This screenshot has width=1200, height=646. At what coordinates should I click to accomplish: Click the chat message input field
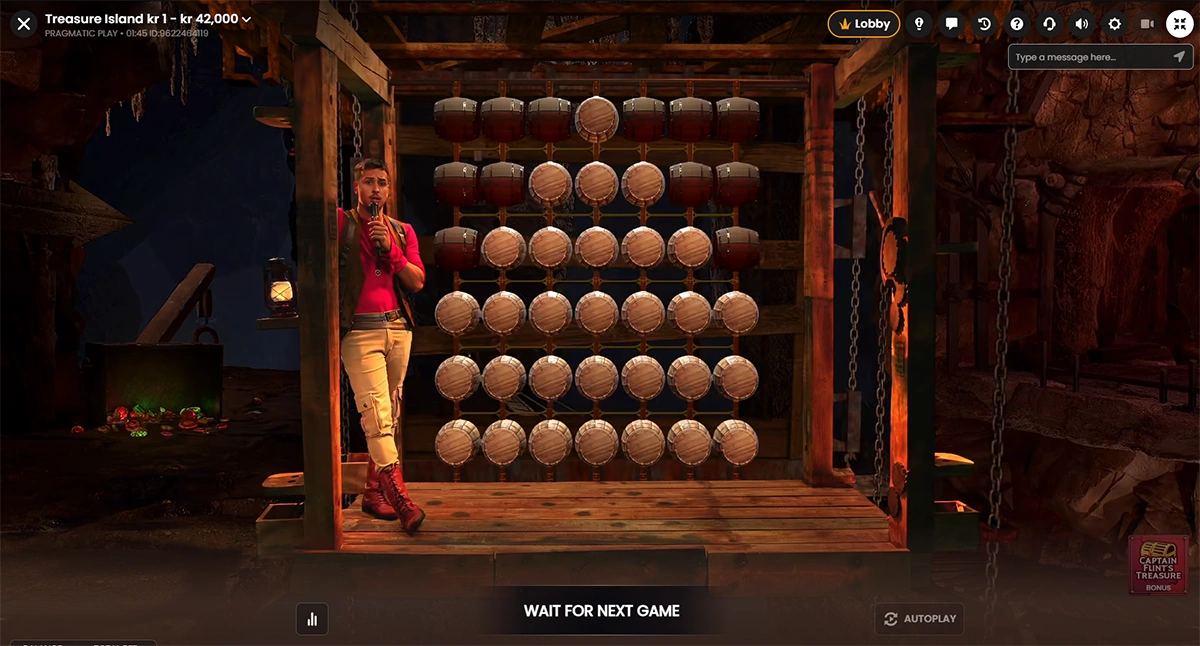1085,57
